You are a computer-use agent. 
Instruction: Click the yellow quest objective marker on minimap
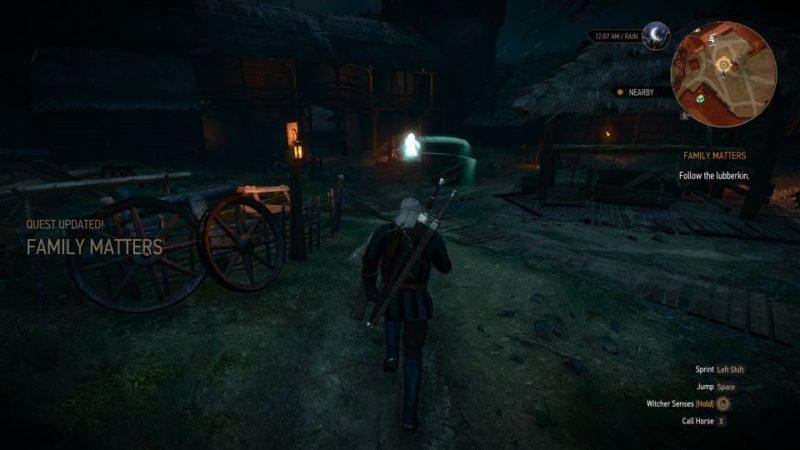(723, 65)
